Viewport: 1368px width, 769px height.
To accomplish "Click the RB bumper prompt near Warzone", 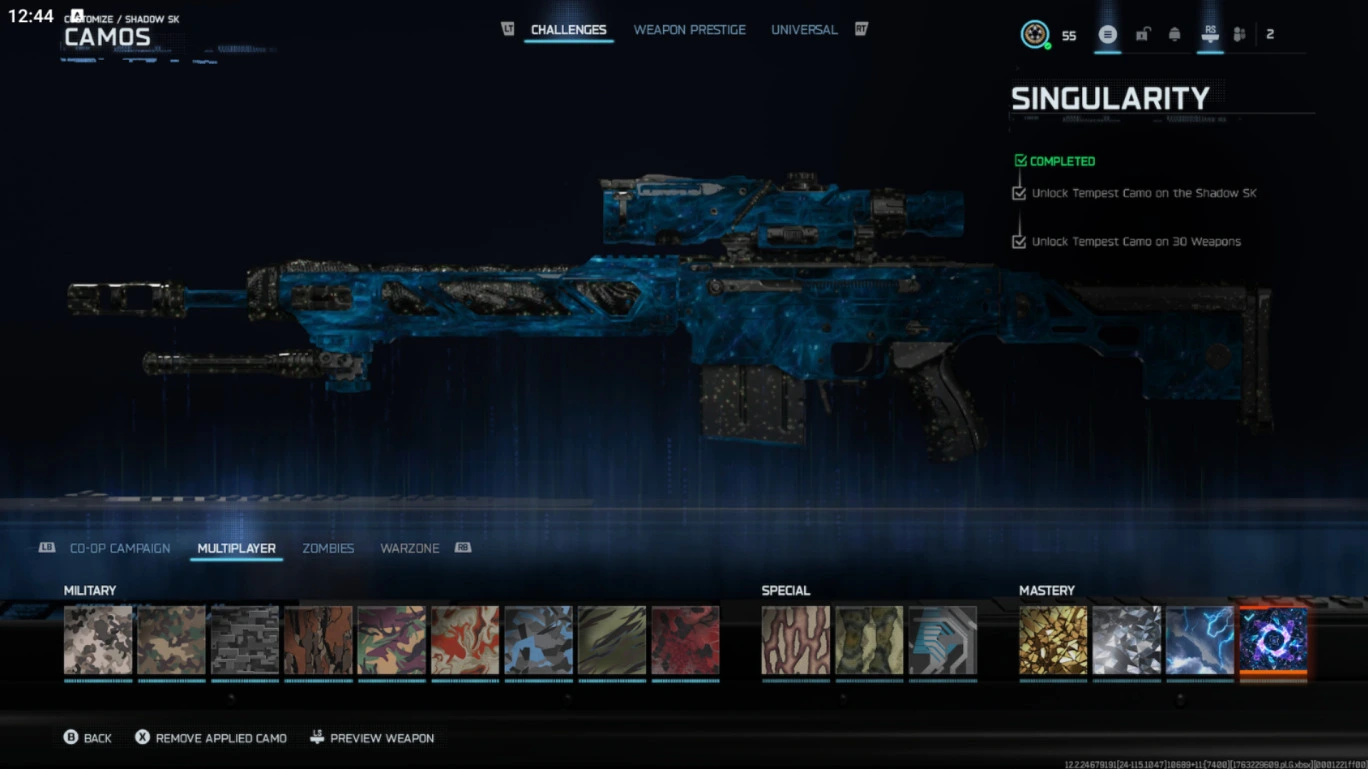I will 463,547.
